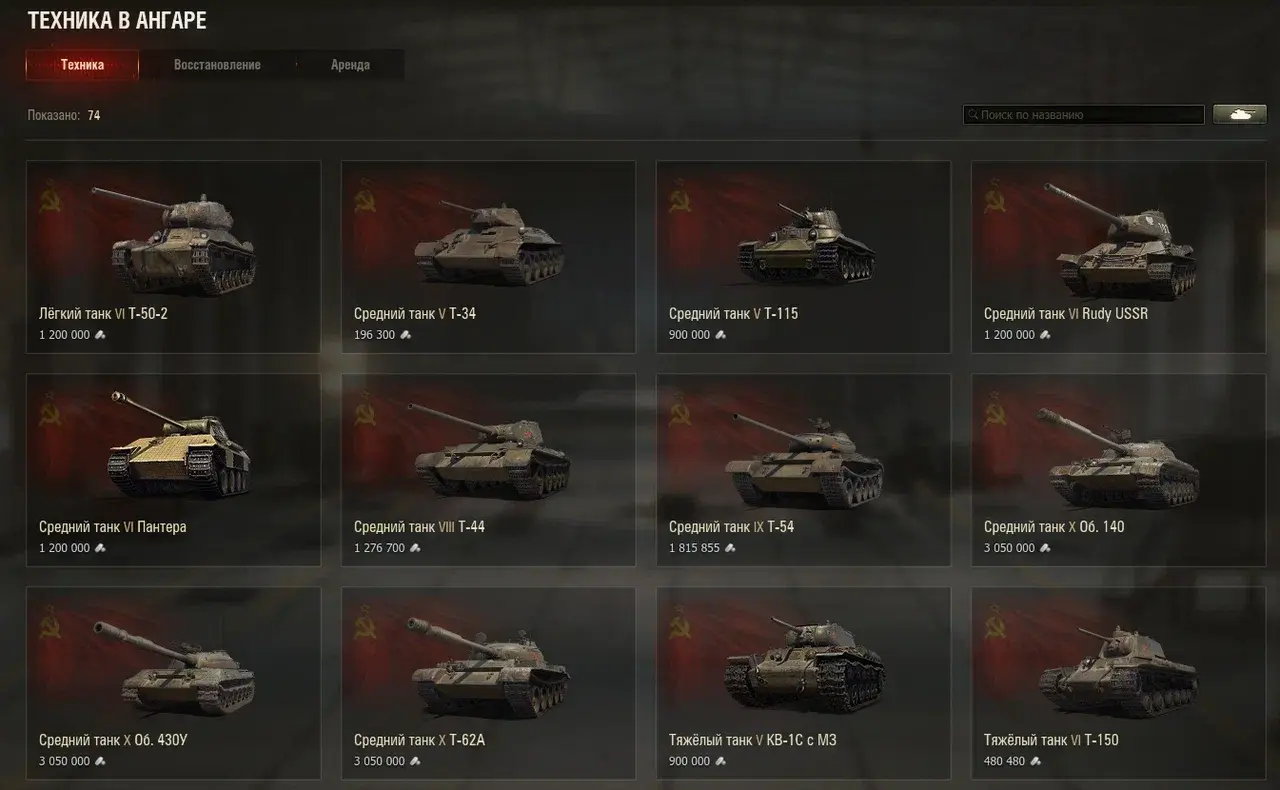
Task: Select the T-50-2 light tank card
Action: coord(173,257)
